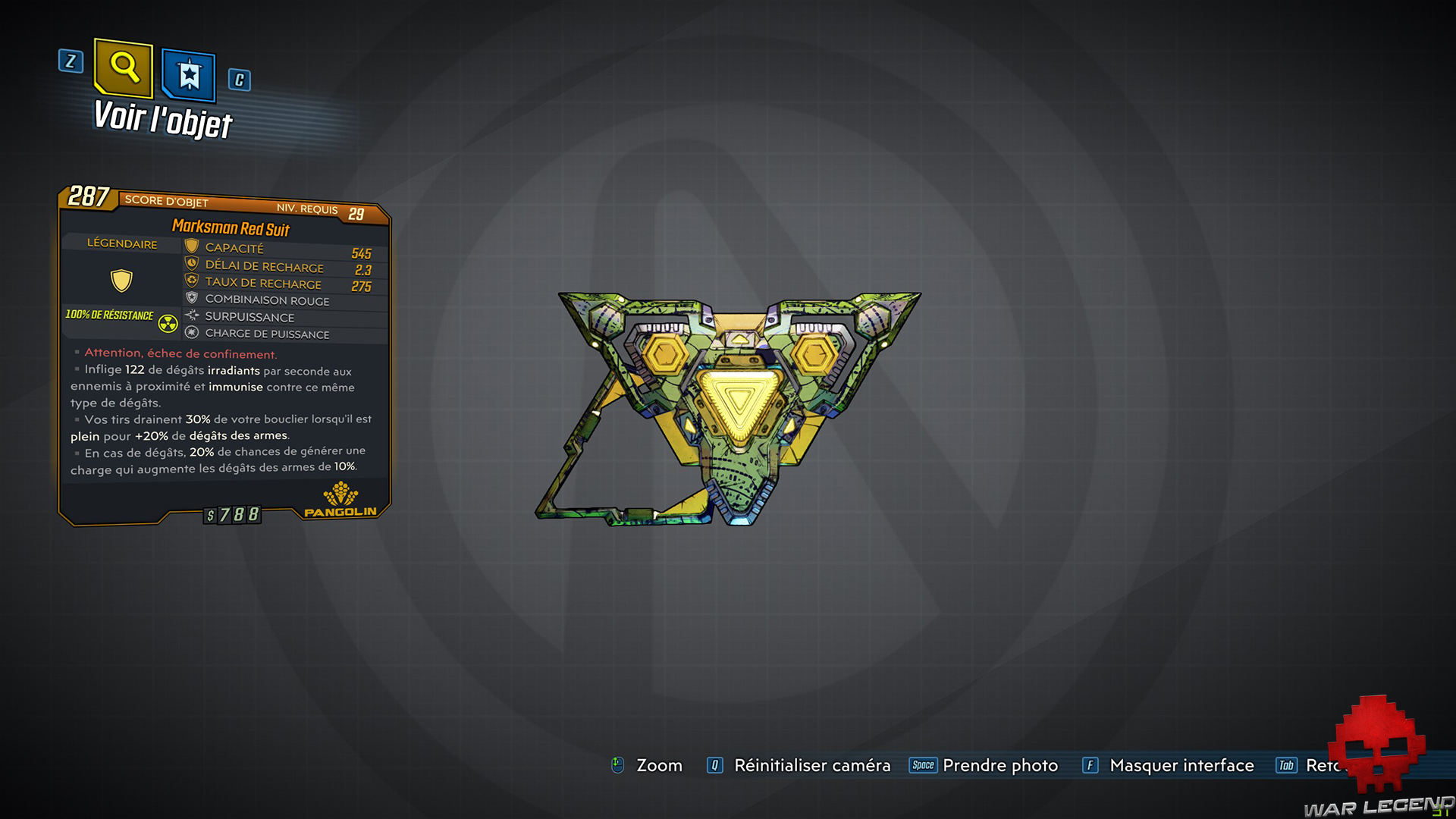Click the radiation resistance symbol
This screenshot has width=1456, height=819.
(168, 322)
